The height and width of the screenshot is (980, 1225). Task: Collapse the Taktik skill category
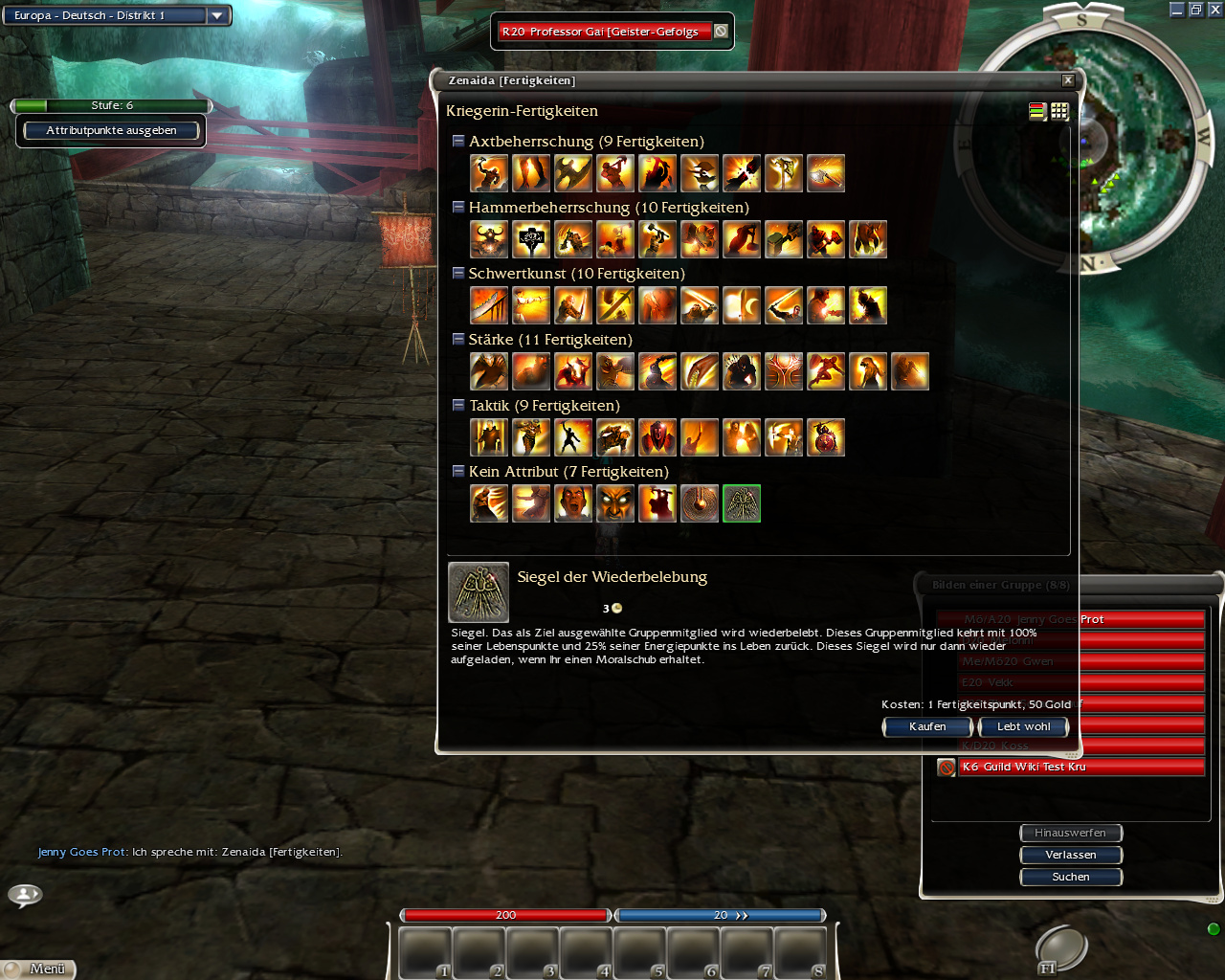458,405
